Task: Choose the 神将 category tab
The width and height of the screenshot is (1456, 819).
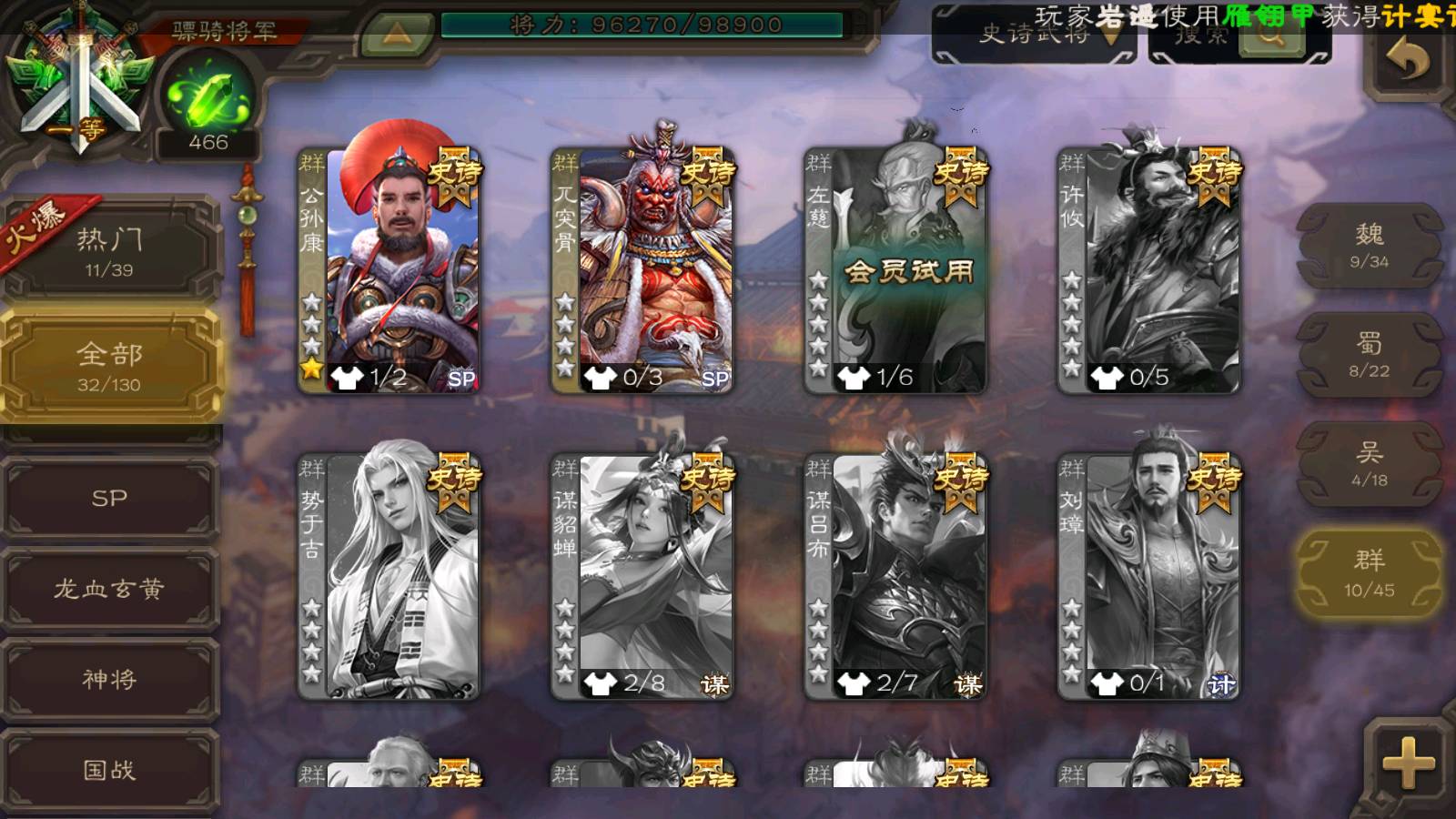Action: click(109, 679)
